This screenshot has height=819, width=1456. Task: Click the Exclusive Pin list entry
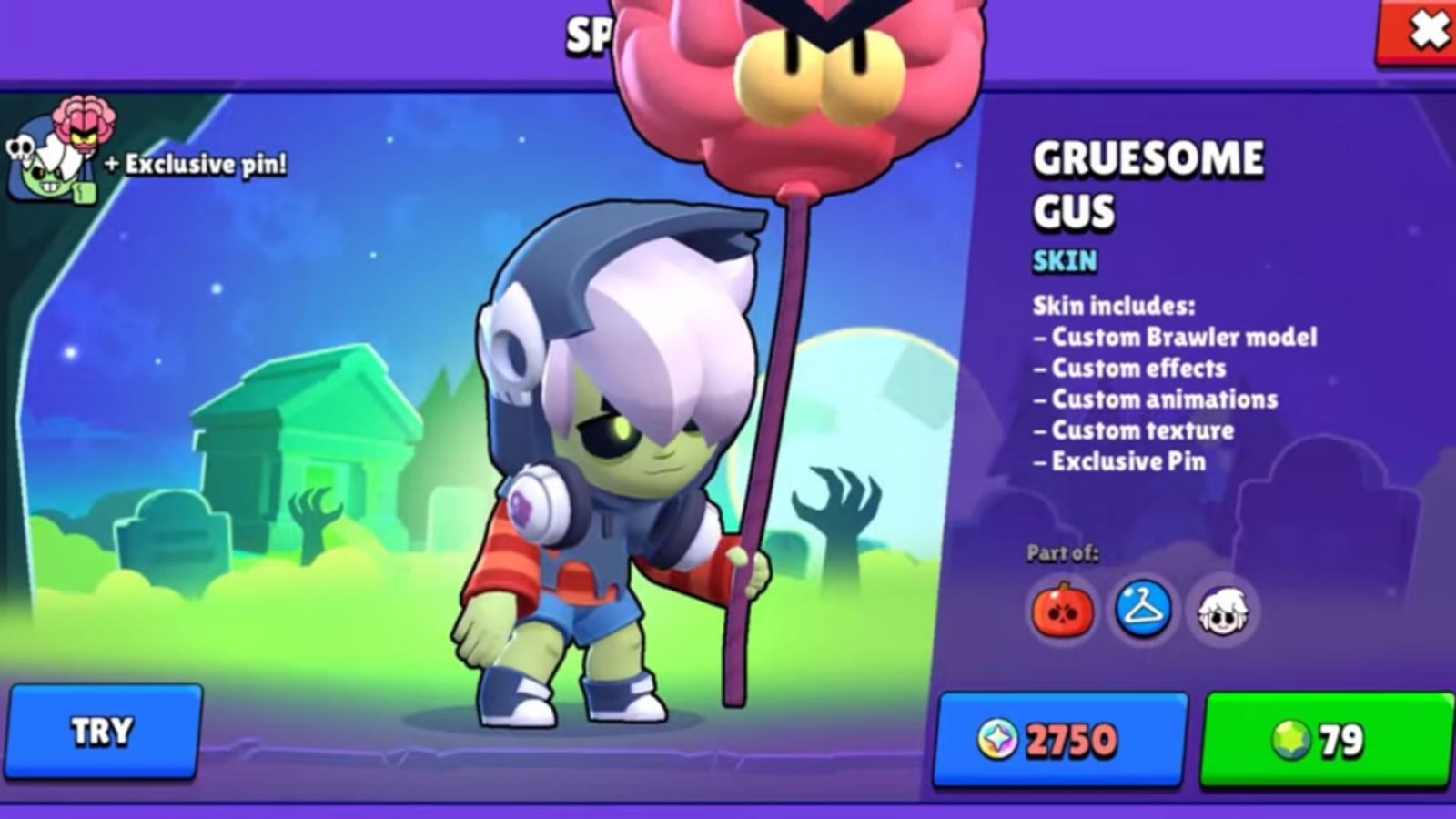1121,462
